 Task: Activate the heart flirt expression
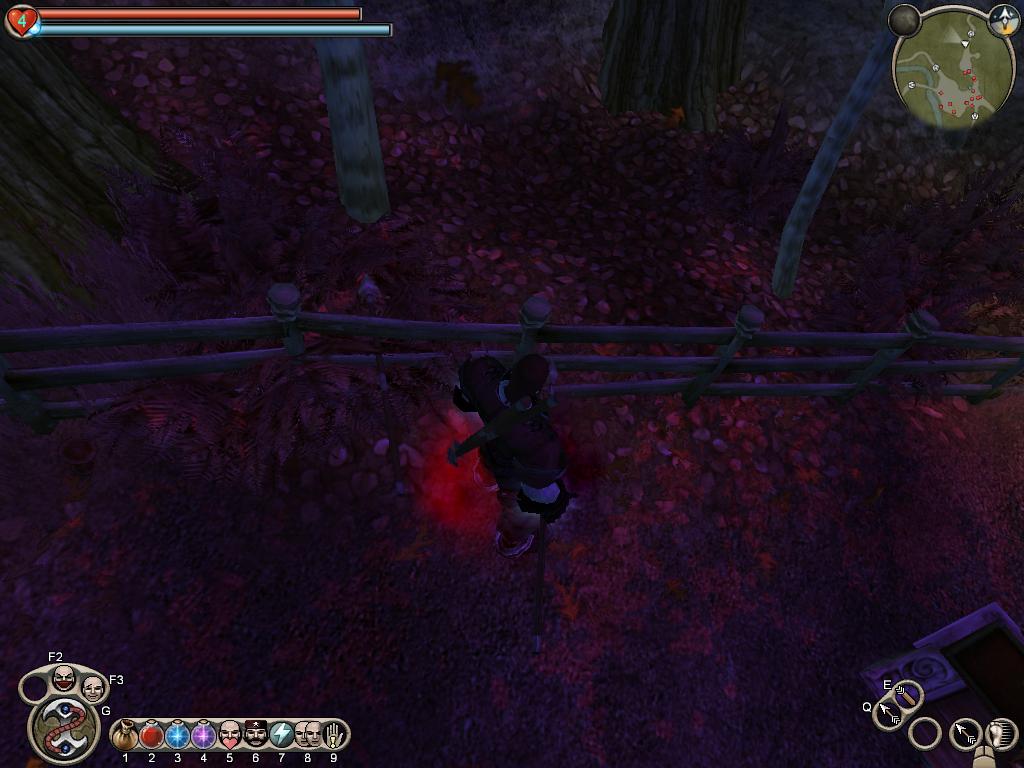[230, 736]
